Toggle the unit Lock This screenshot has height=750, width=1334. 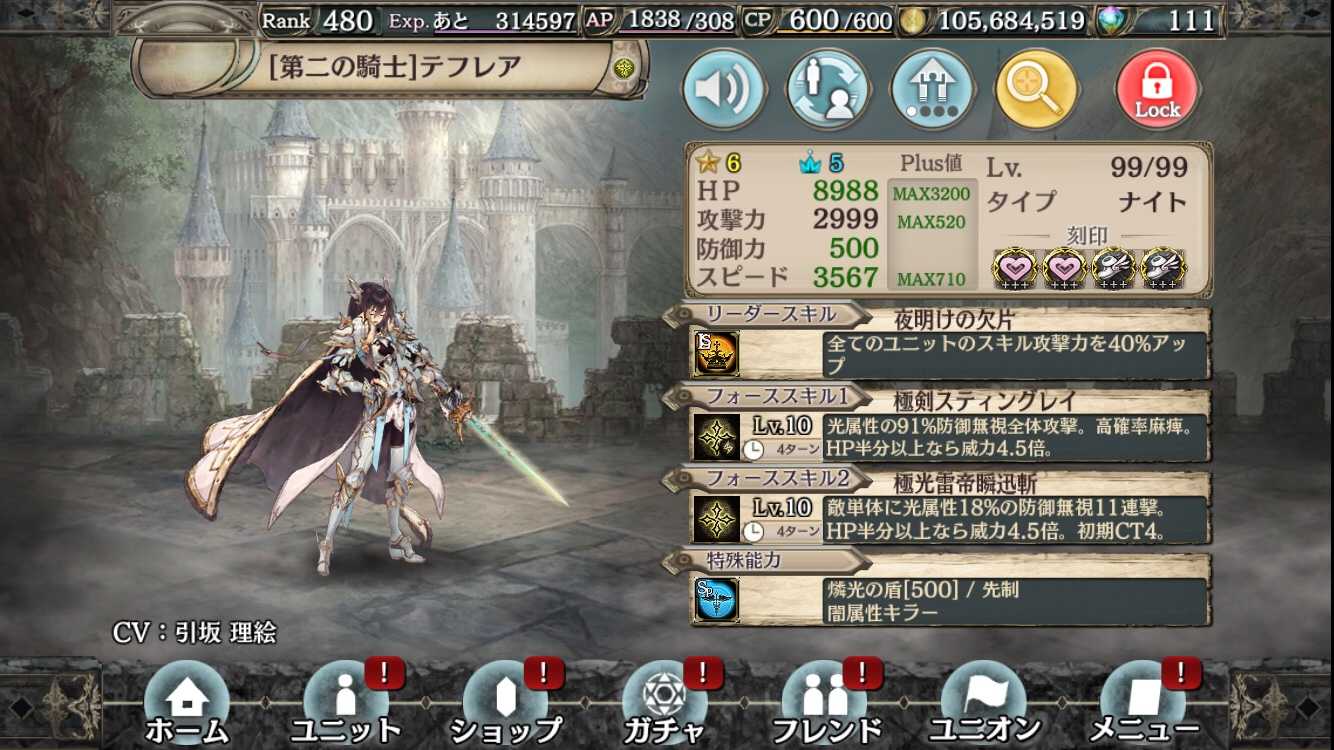[1157, 89]
